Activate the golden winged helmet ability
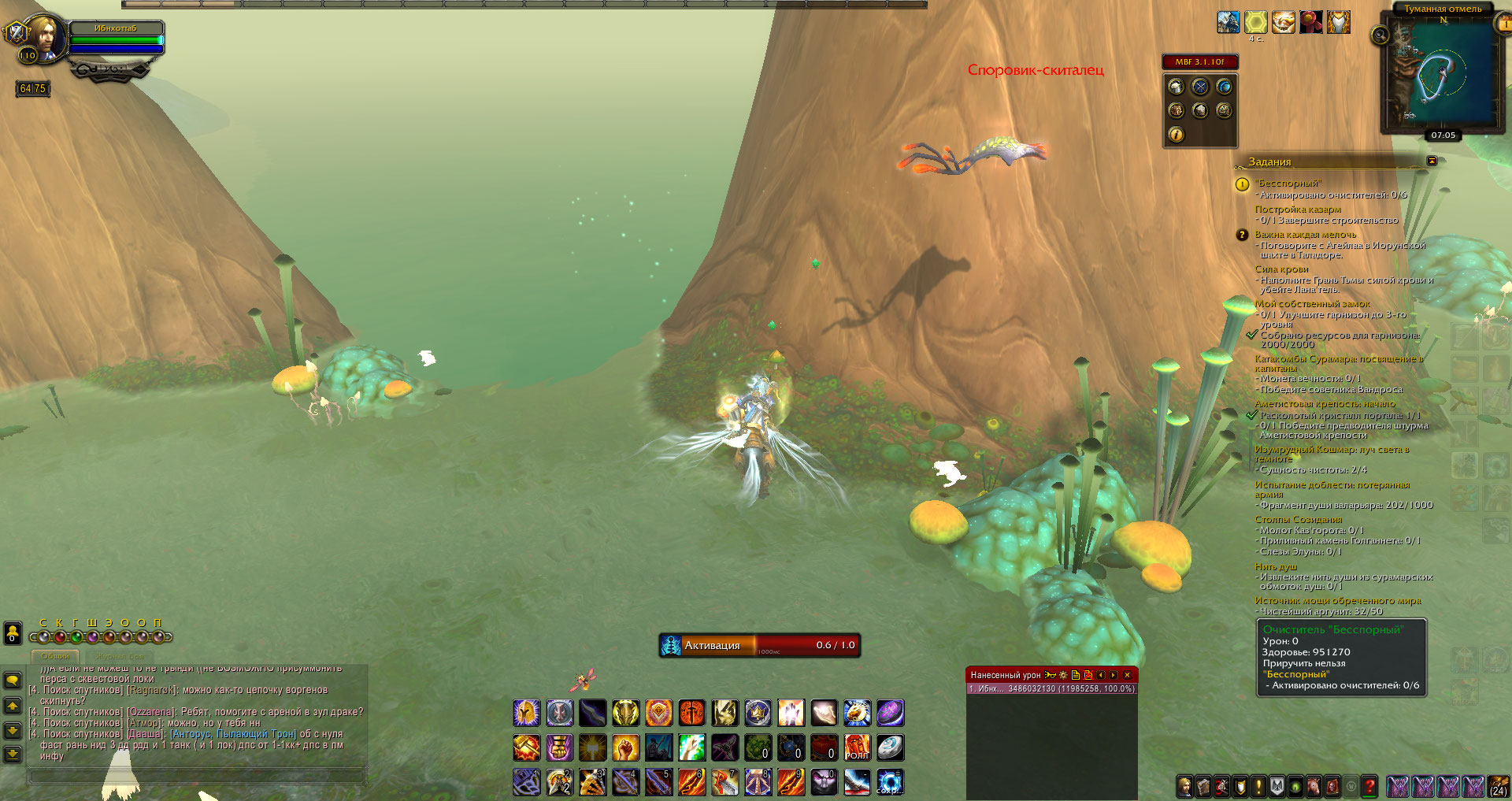Screen dimensions: 1512x801 (527, 713)
